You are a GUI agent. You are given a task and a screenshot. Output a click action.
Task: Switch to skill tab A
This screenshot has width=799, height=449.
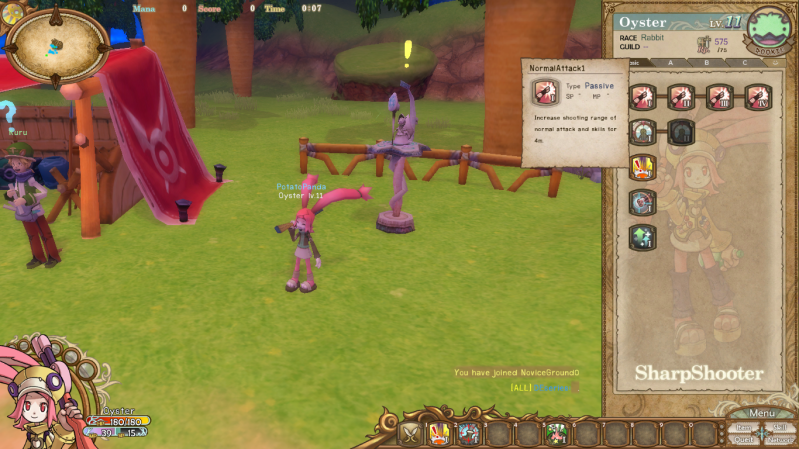(670, 62)
